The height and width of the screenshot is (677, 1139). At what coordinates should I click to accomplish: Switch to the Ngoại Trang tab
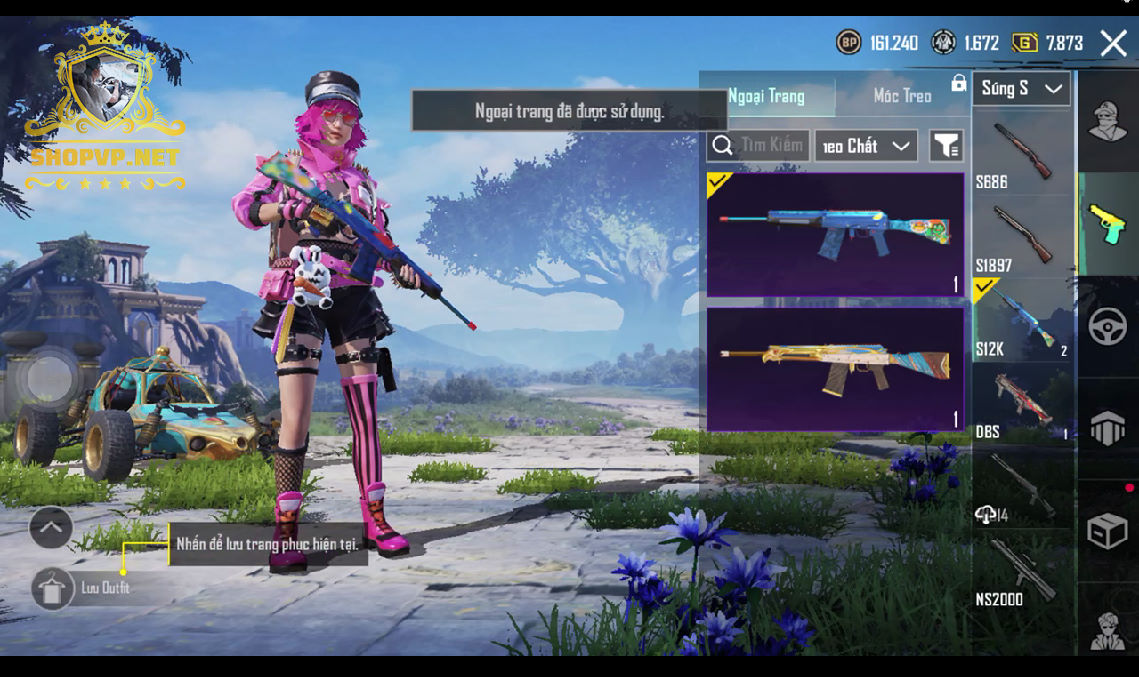767,96
